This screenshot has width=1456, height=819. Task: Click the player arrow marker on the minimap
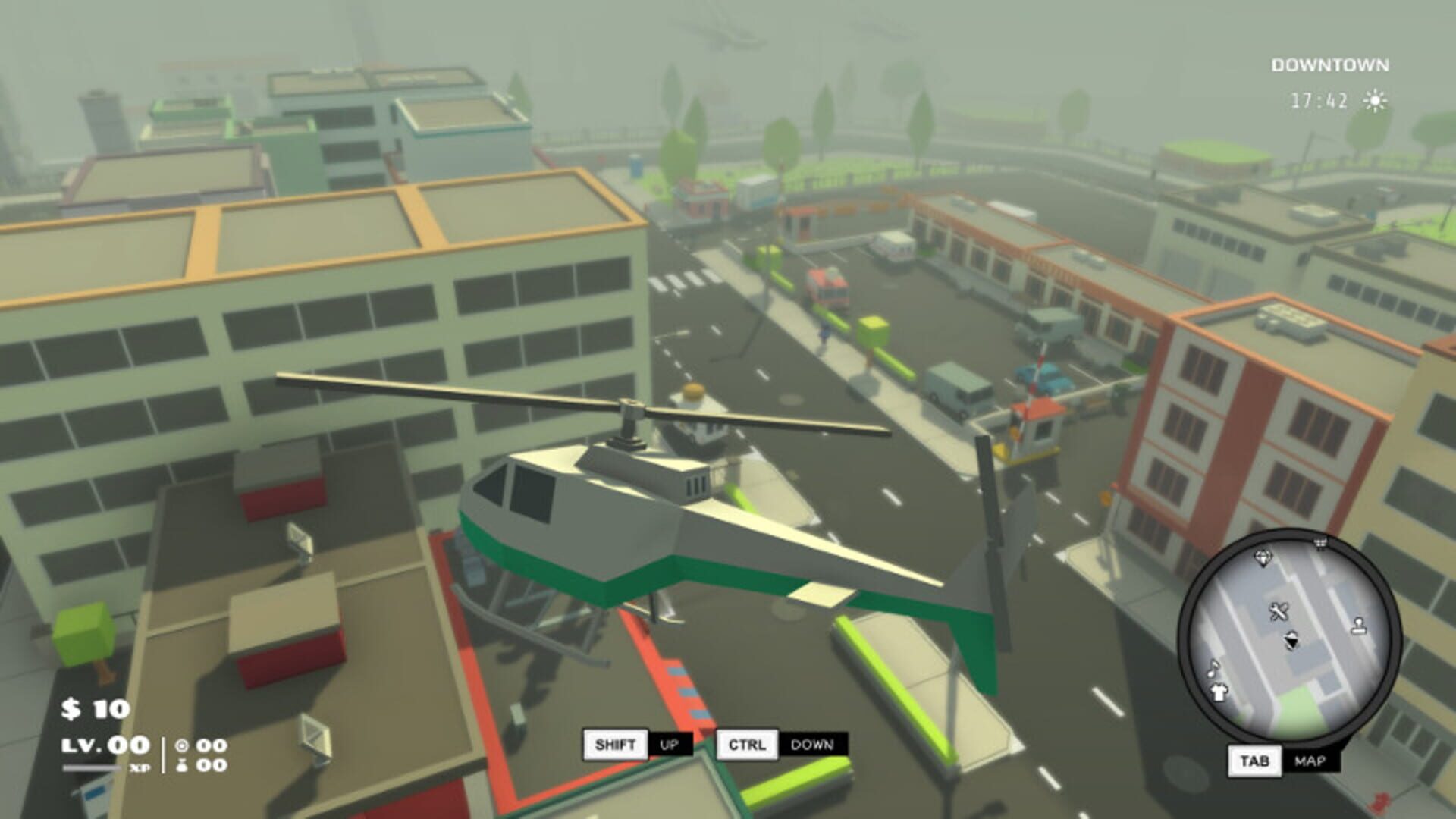coord(1291,641)
